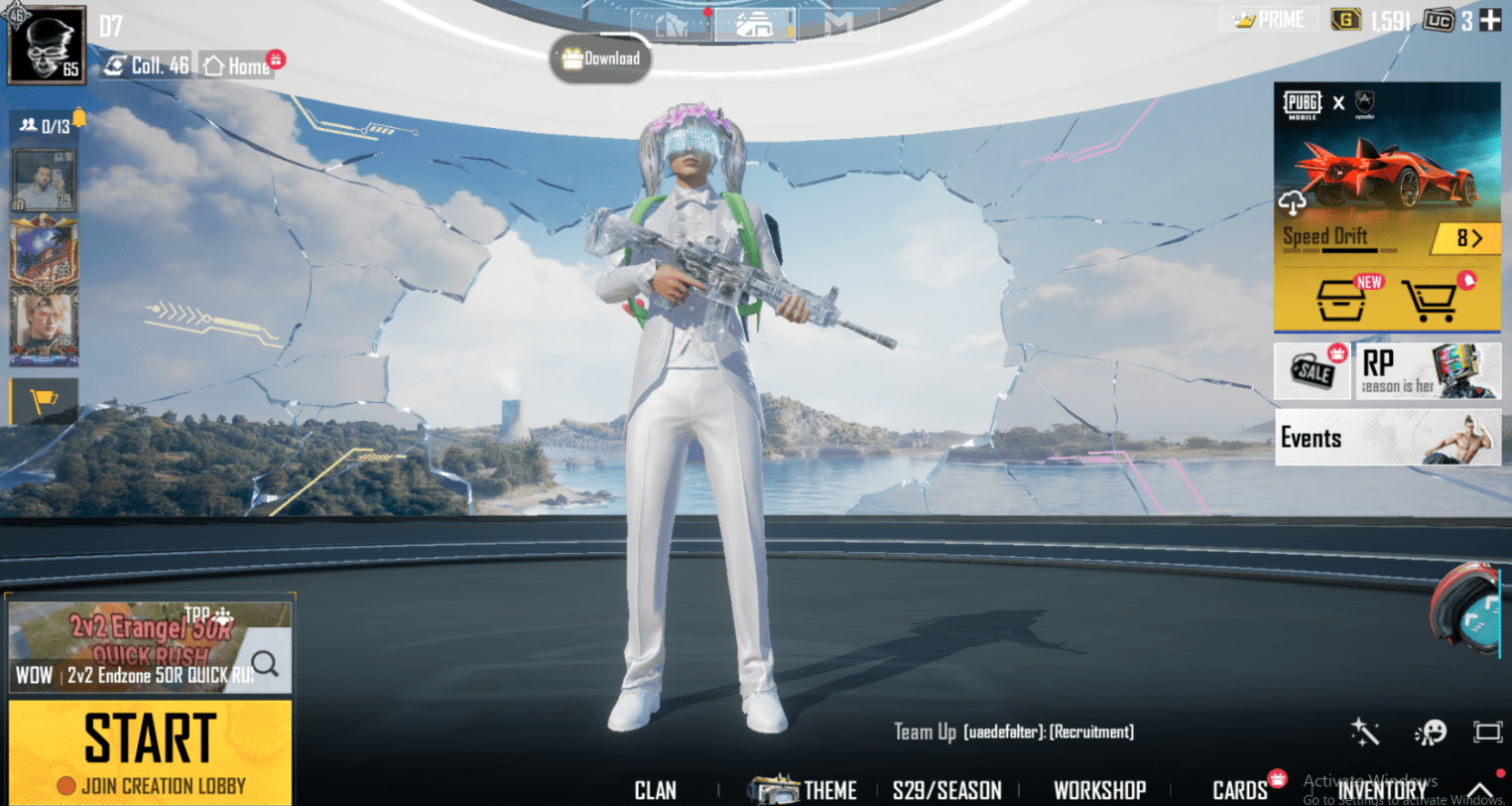Open the S29/SEASON menu

click(948, 789)
